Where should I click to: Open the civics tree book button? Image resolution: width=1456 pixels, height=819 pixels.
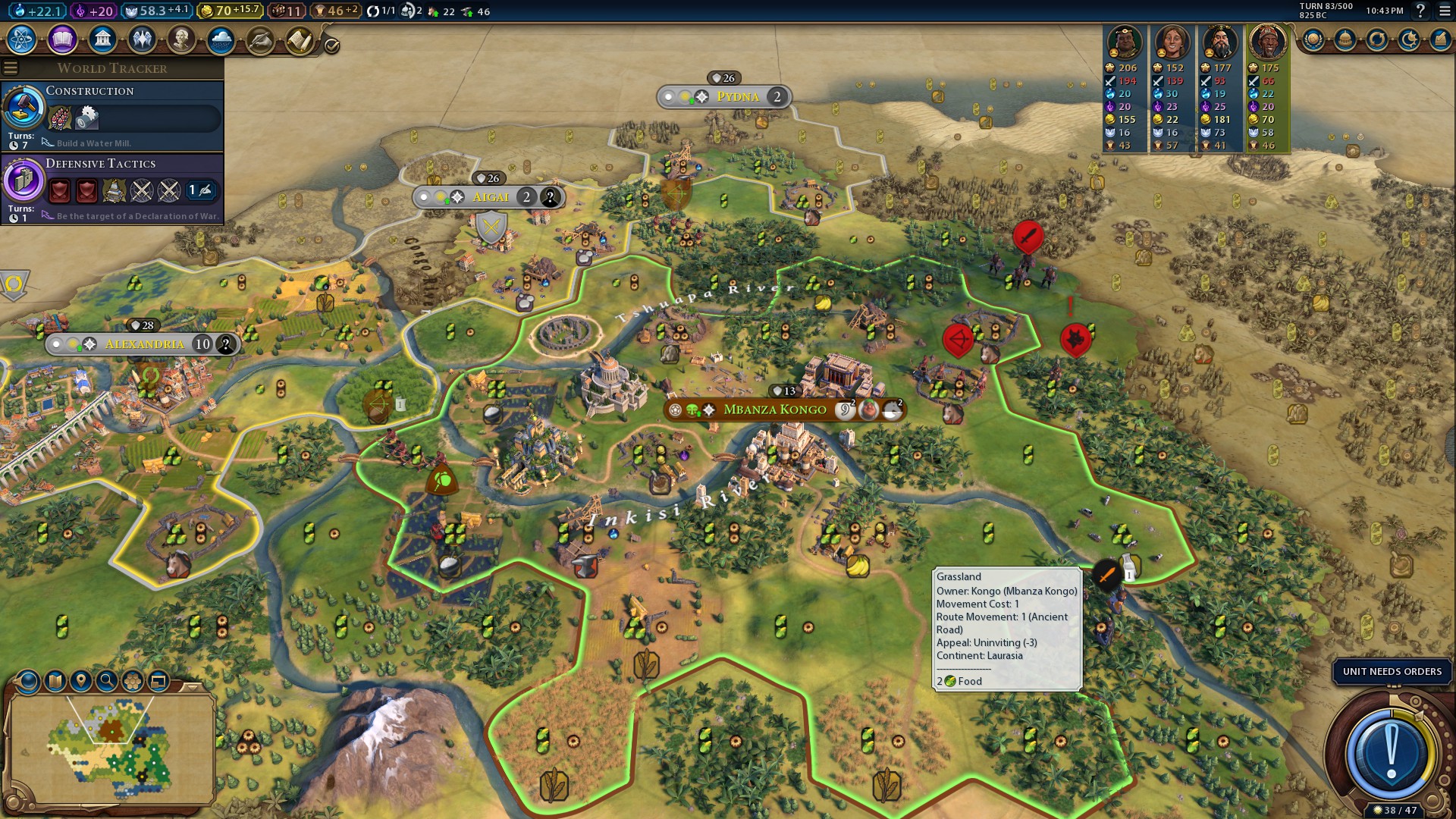[x=62, y=39]
